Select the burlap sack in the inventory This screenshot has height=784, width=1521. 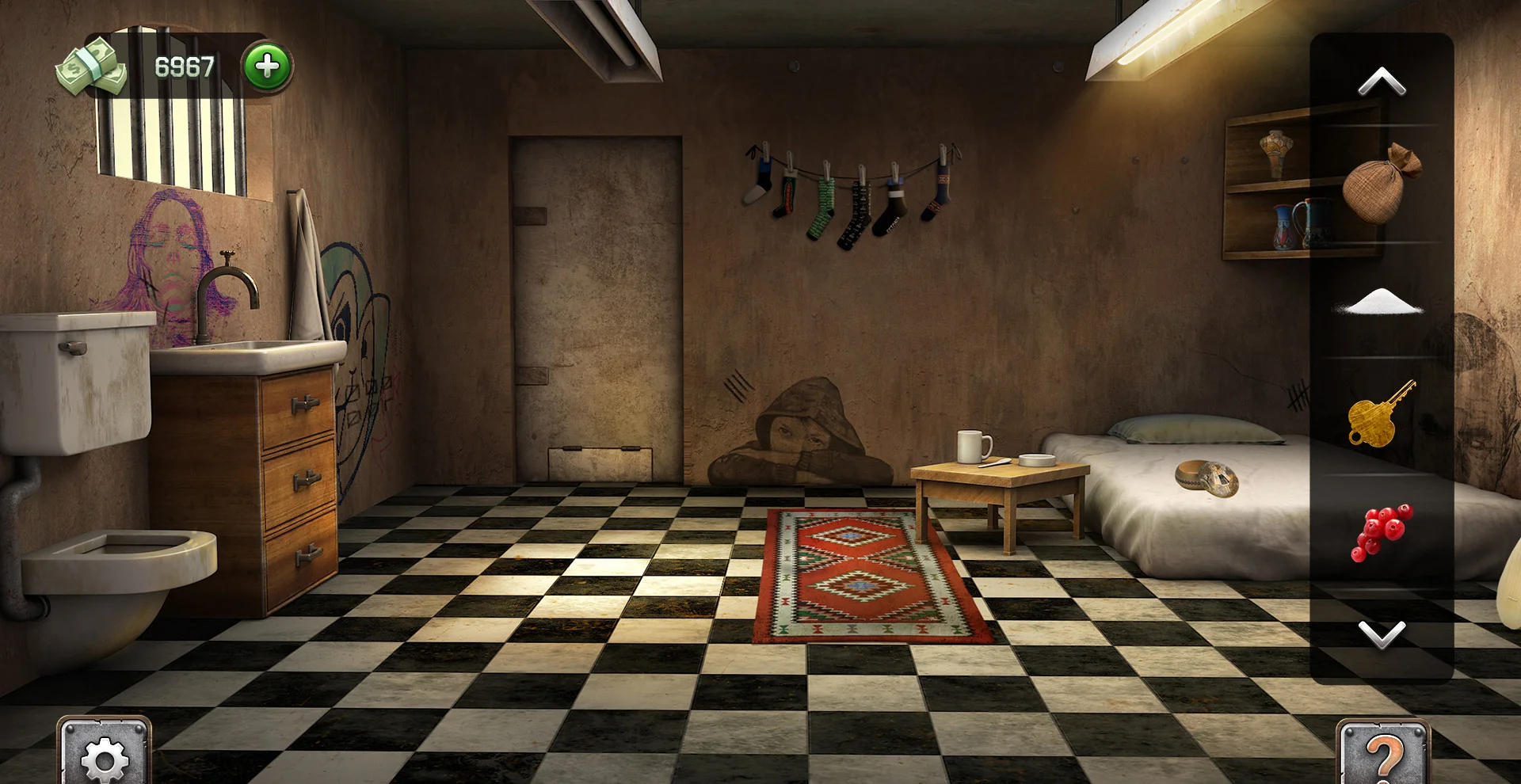pyautogui.click(x=1381, y=184)
